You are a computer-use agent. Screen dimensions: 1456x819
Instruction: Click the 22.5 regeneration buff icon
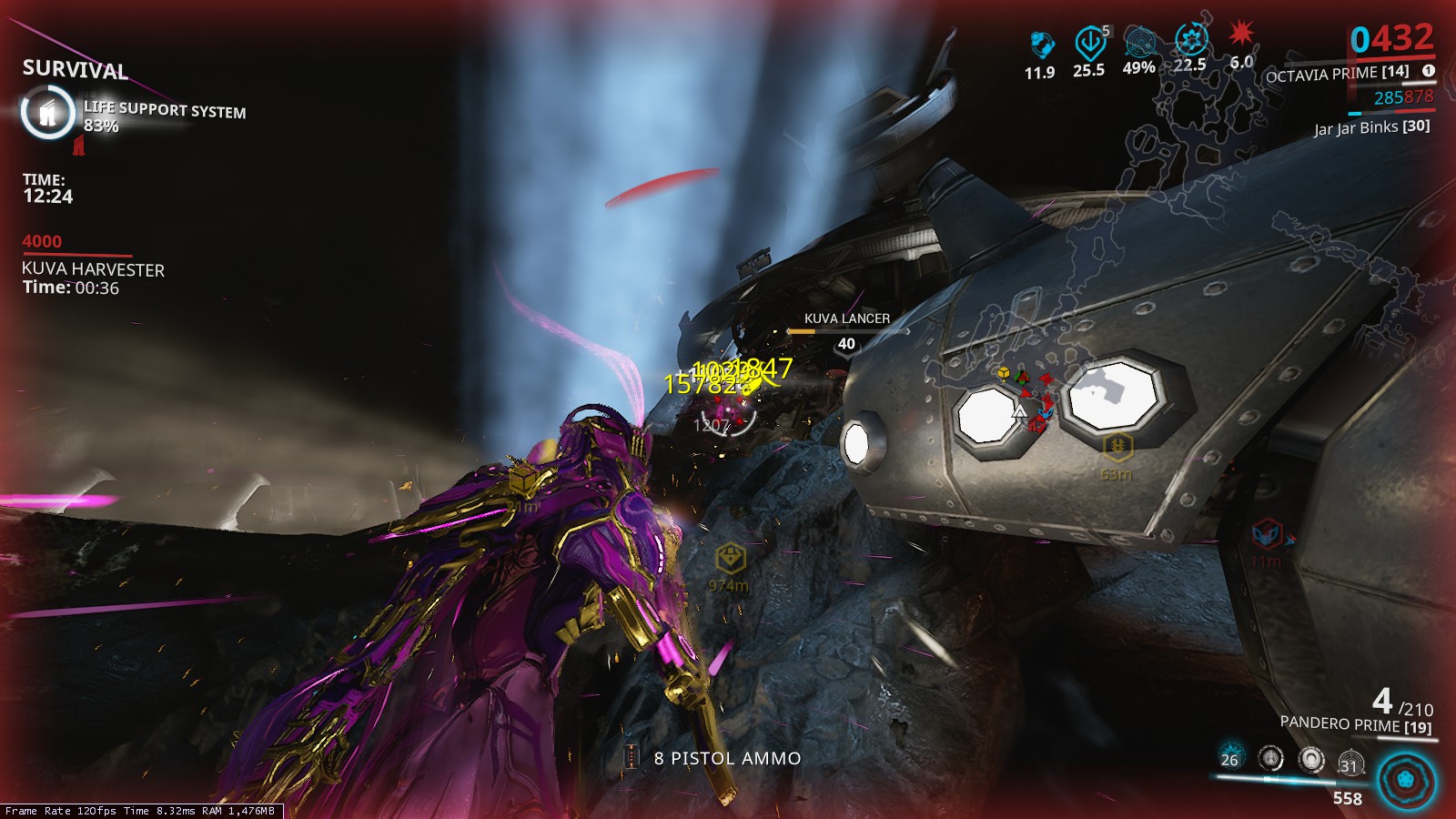tap(1189, 39)
